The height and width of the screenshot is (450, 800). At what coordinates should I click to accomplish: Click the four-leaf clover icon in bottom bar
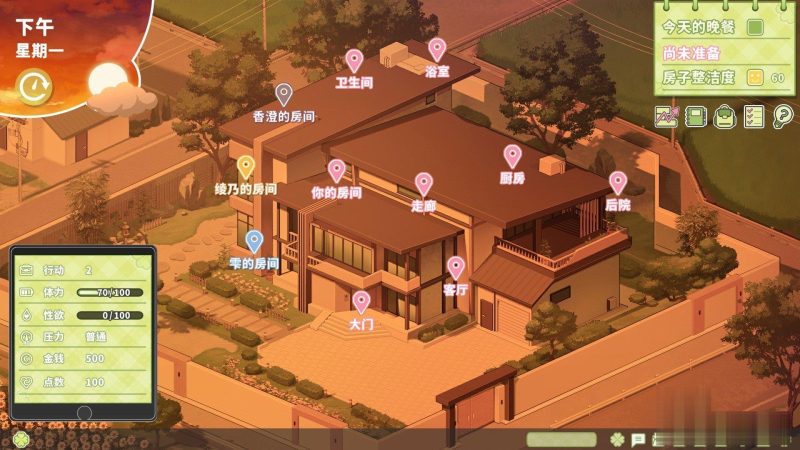point(618,439)
